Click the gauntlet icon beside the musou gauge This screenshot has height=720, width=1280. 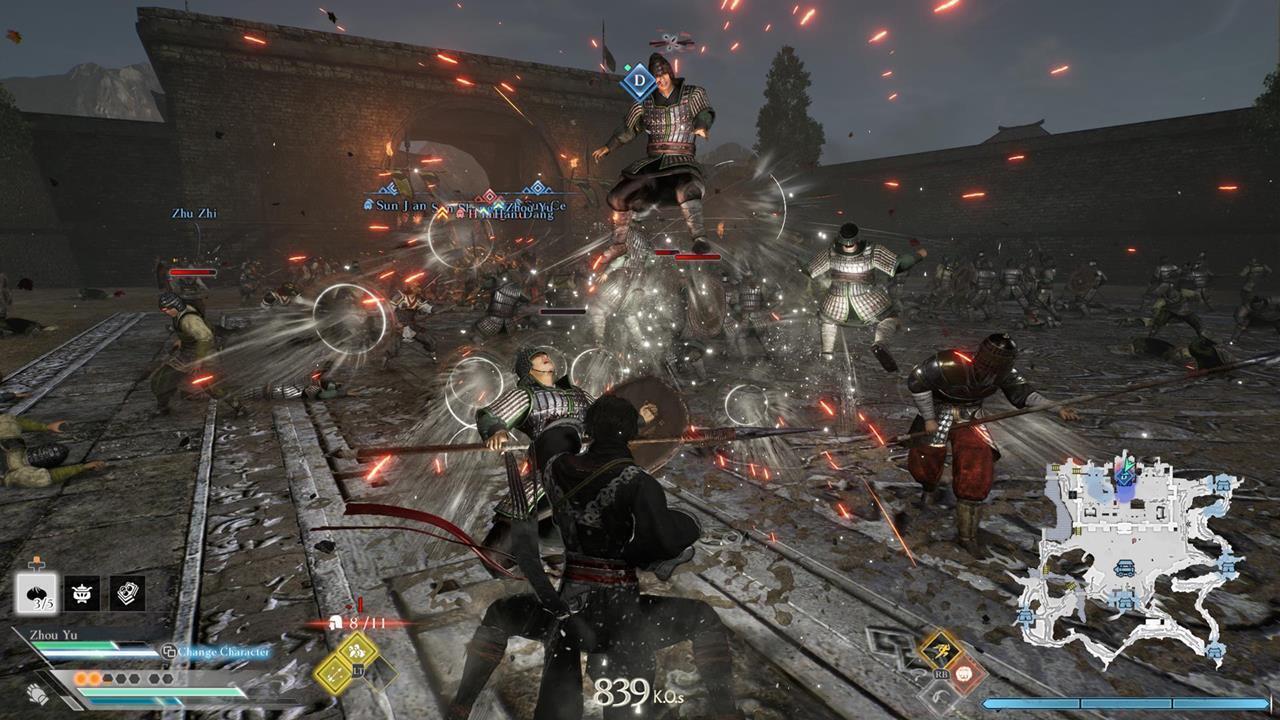click(x=35, y=693)
